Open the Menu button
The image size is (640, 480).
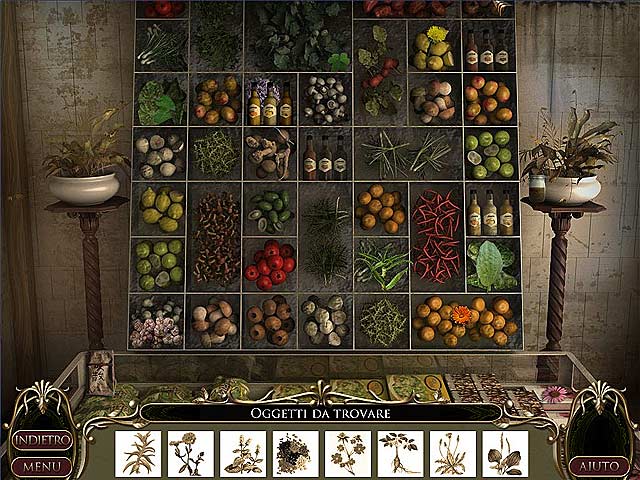click(40, 465)
